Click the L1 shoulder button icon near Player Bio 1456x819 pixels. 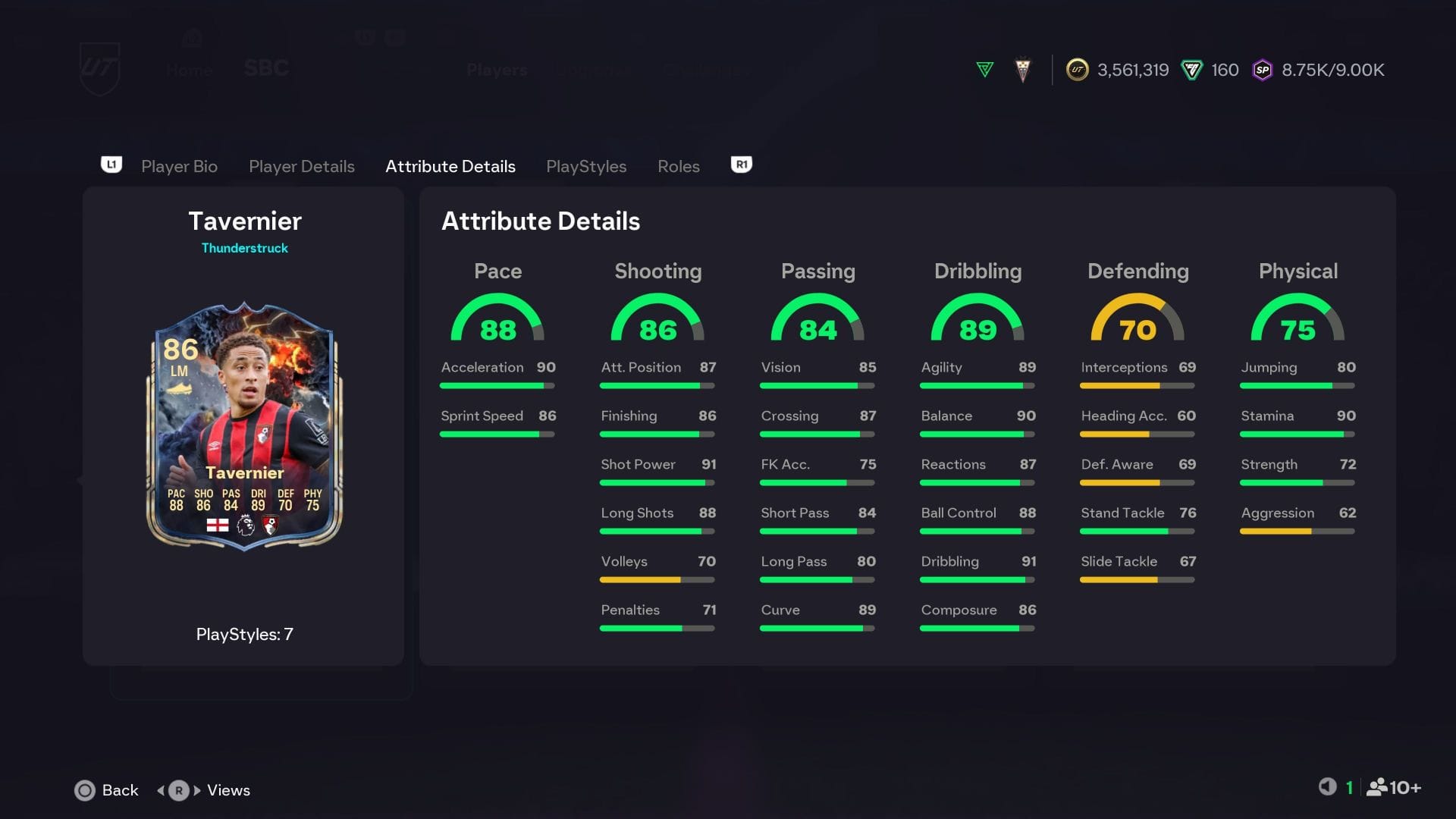click(x=111, y=165)
